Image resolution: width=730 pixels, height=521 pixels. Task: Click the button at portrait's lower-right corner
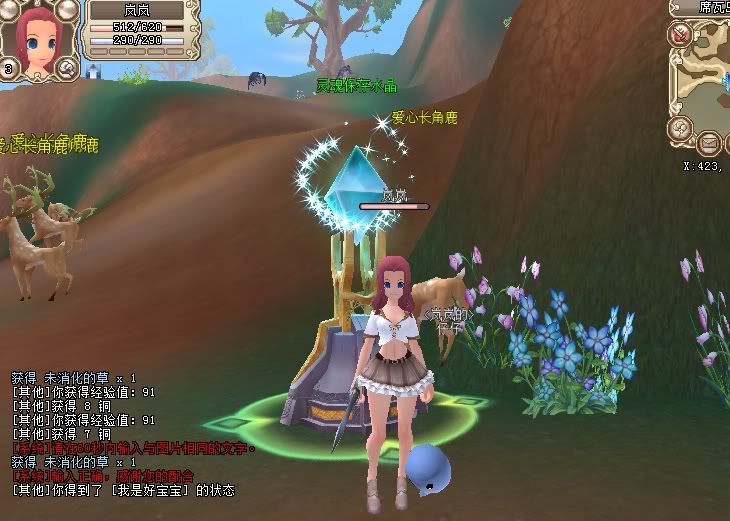click(67, 67)
